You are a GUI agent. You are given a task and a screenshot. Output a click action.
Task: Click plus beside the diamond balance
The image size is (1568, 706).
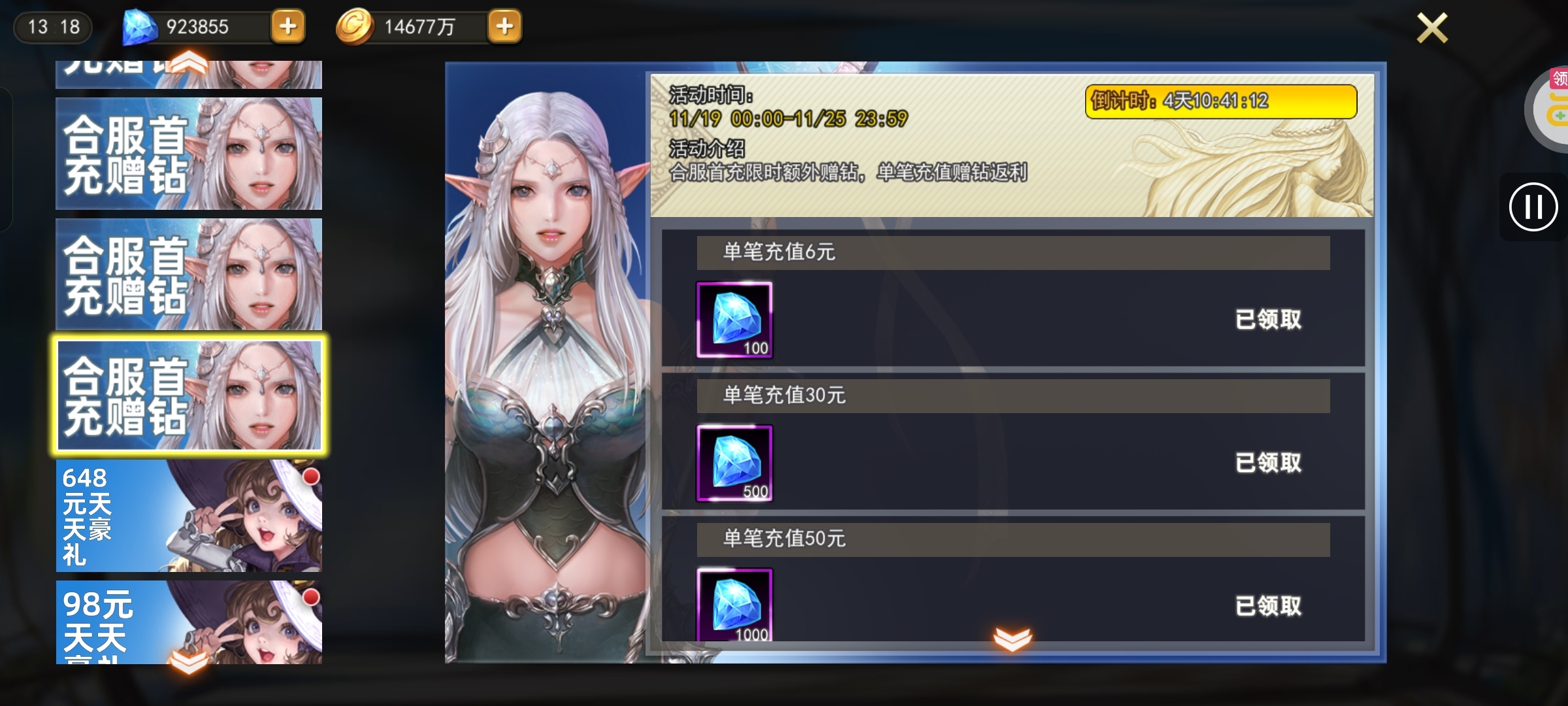289,27
